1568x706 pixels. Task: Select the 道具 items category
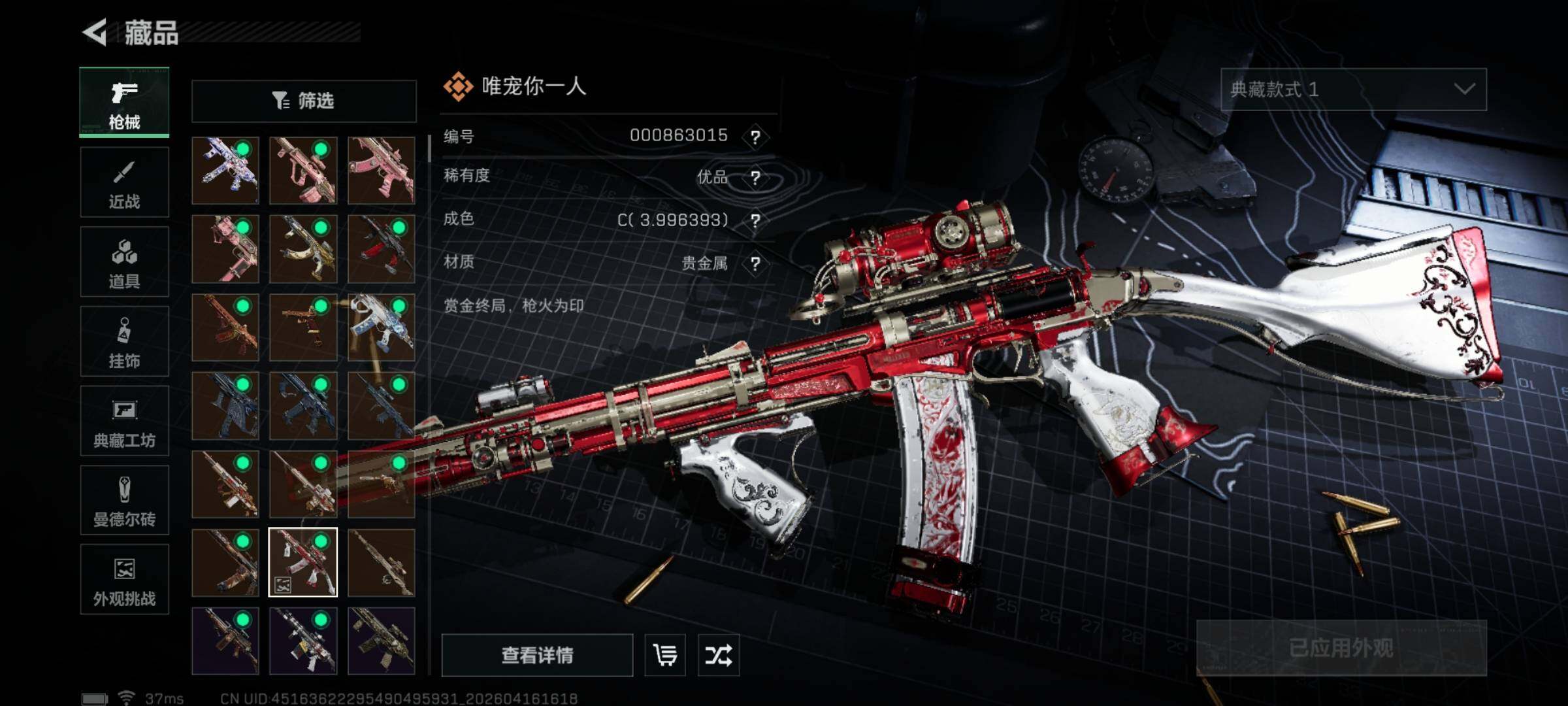[124, 262]
